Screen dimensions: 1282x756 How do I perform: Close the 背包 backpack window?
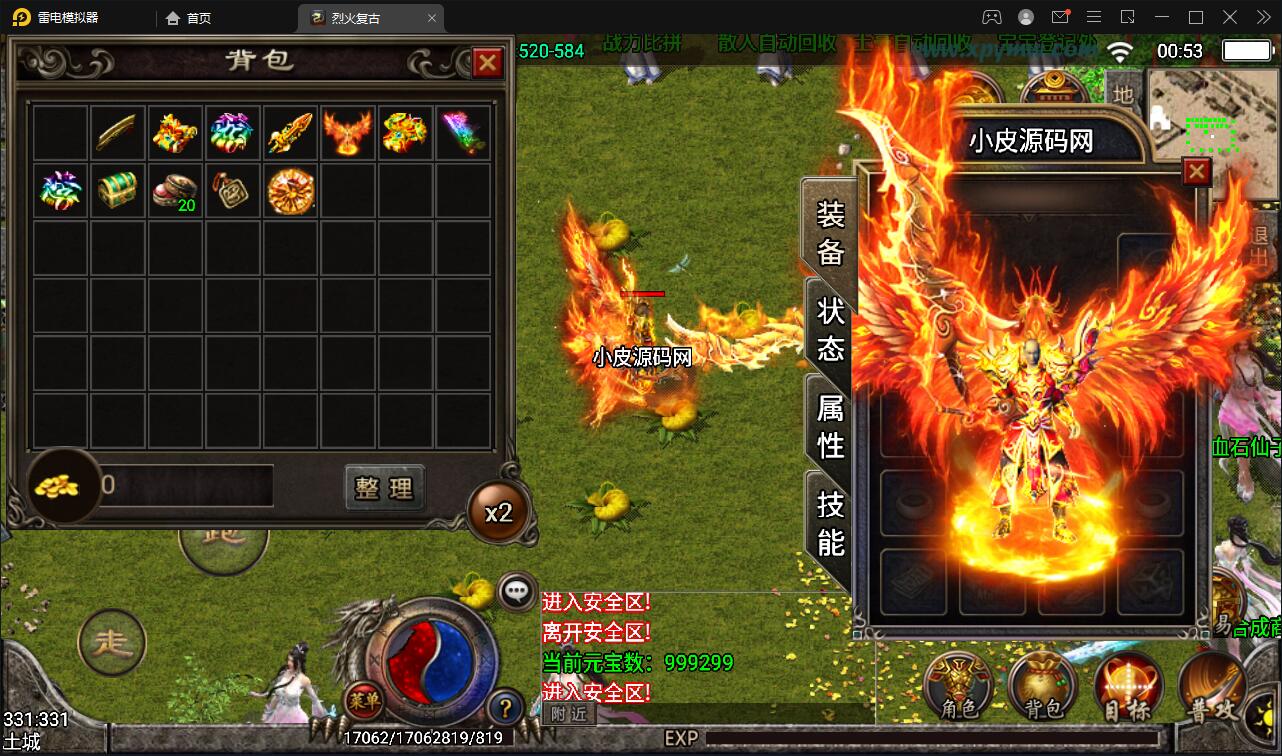[x=487, y=63]
